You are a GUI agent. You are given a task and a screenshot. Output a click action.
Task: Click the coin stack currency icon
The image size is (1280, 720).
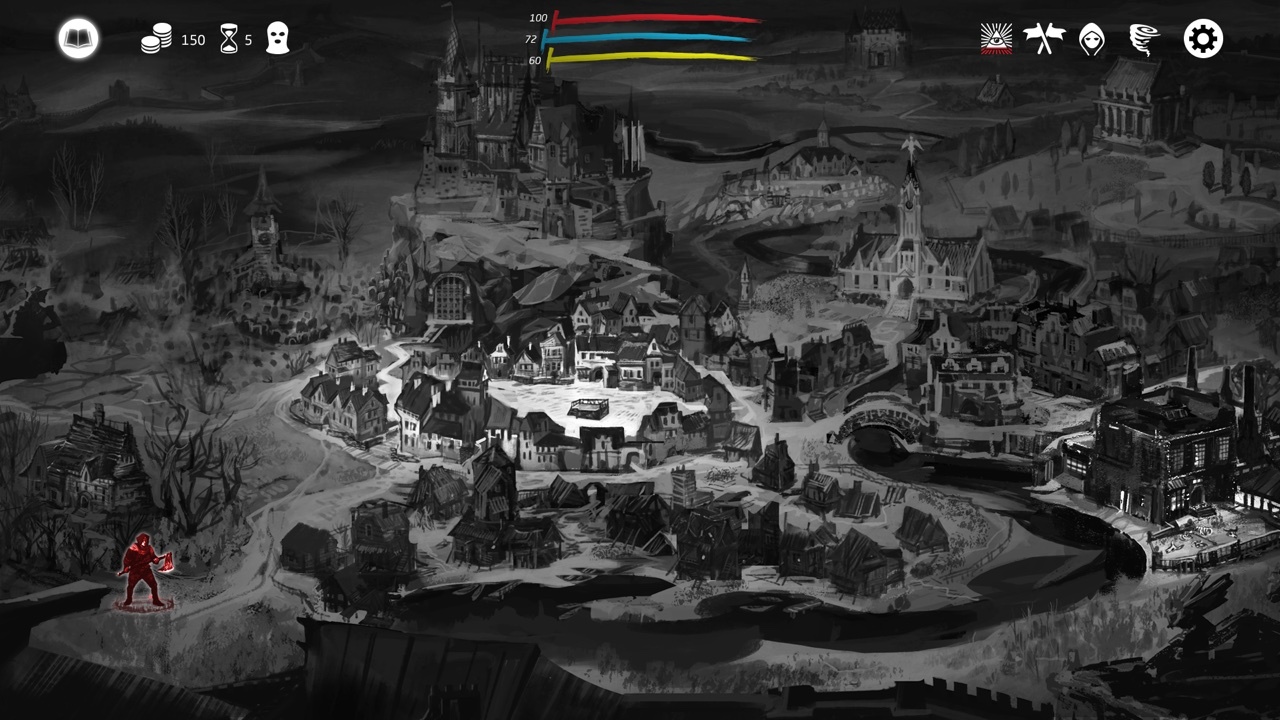(x=155, y=40)
